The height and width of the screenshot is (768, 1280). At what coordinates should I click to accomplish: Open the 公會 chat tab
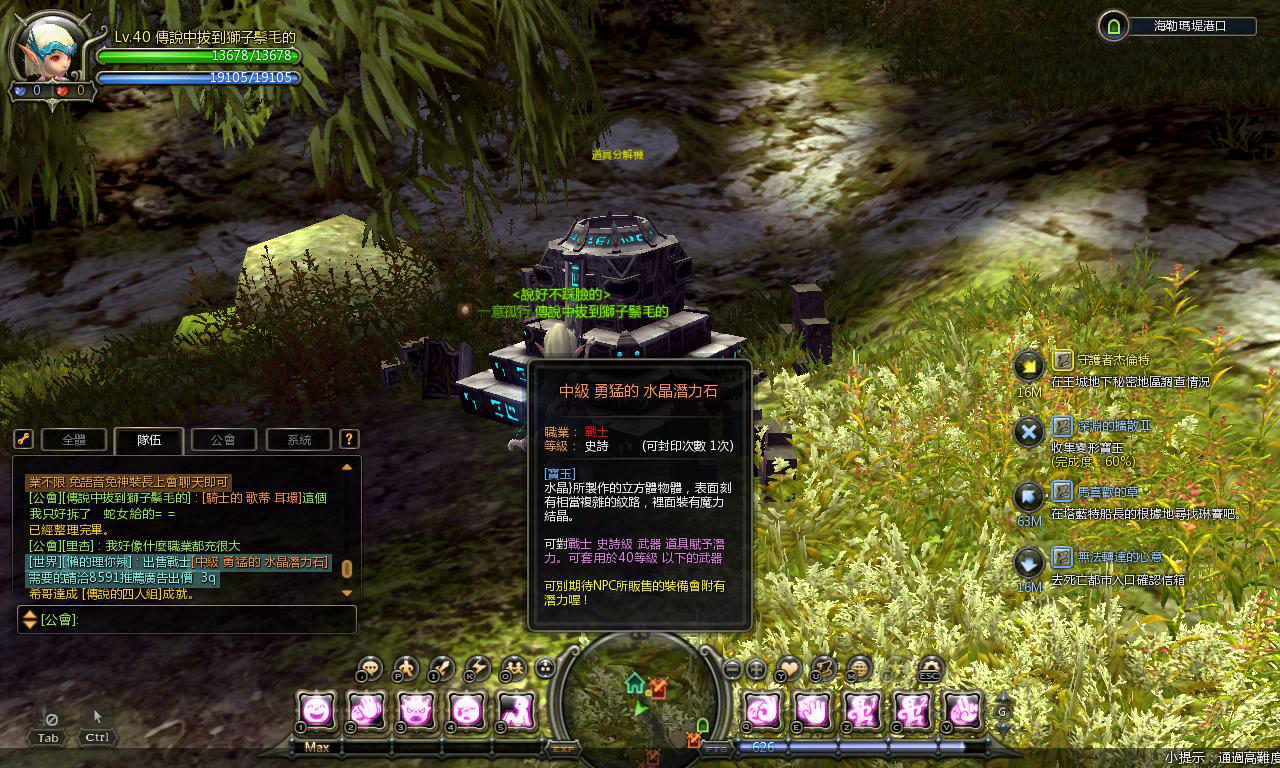(x=224, y=439)
